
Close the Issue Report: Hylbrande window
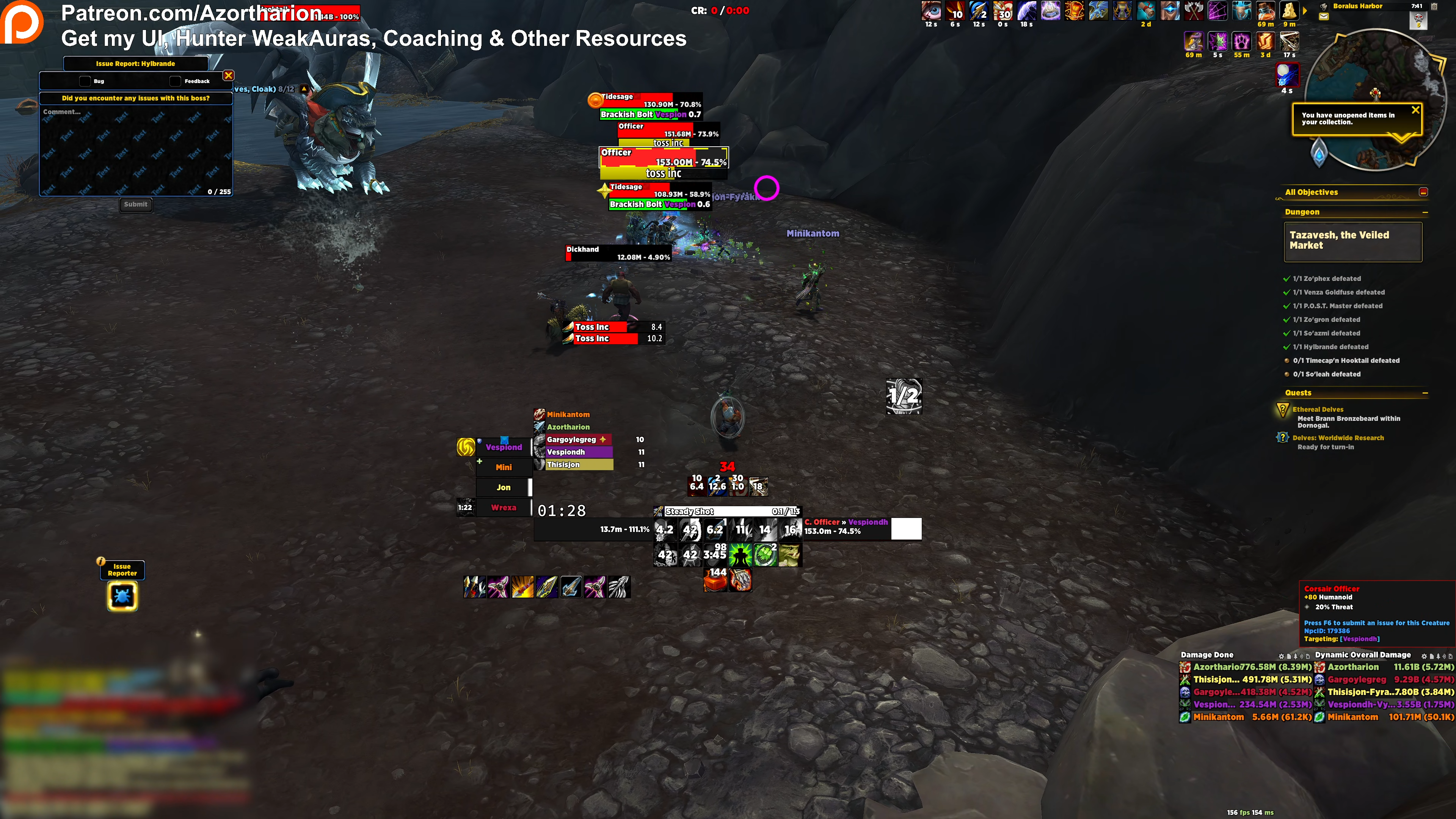228,75
